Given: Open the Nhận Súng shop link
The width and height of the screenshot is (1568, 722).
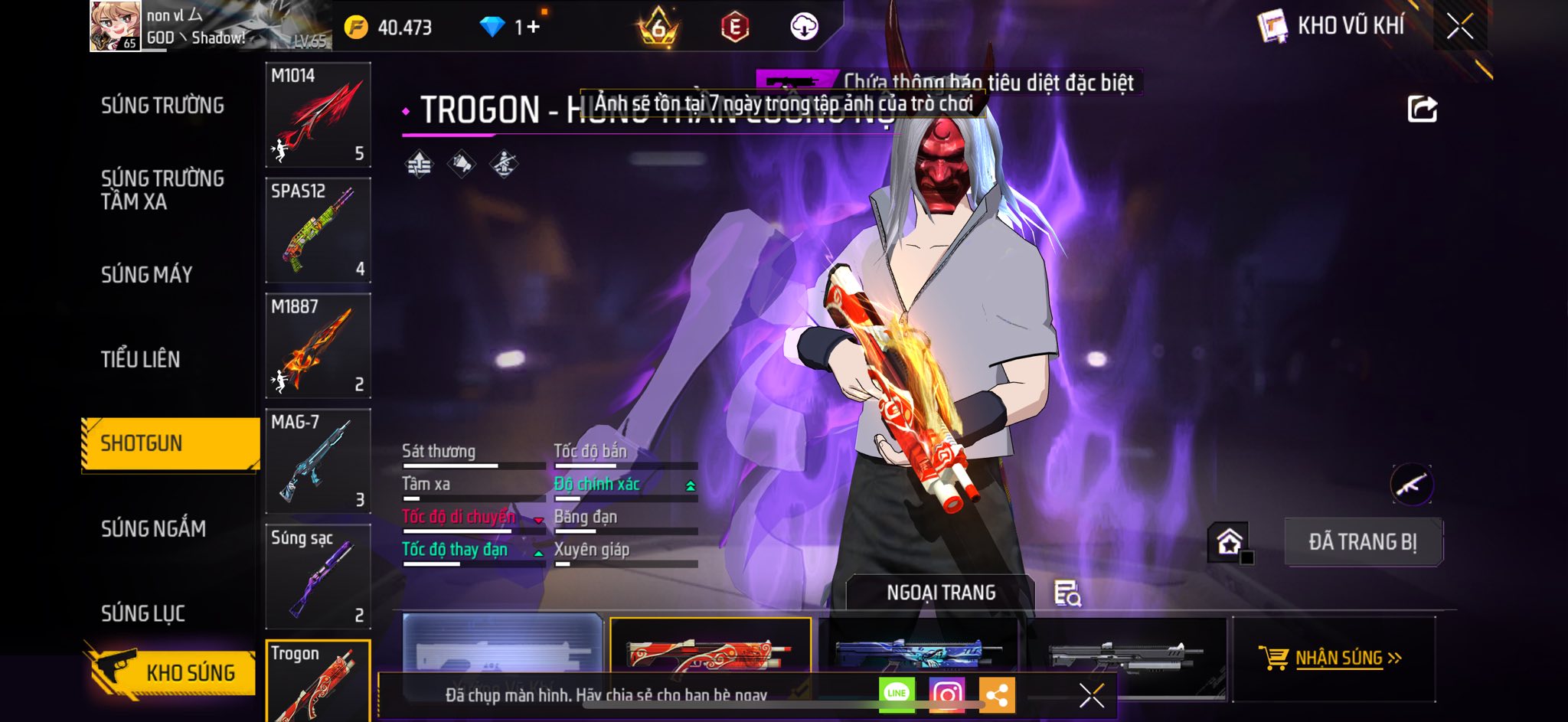Looking at the screenshot, I should click(x=1333, y=658).
